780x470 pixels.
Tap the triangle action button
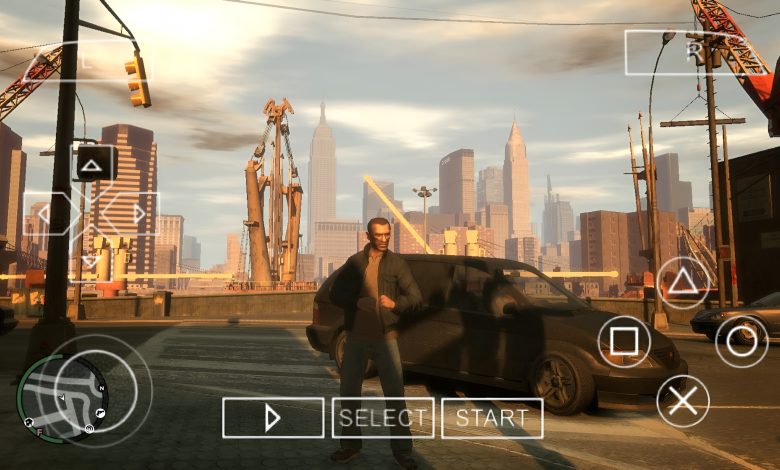[683, 282]
